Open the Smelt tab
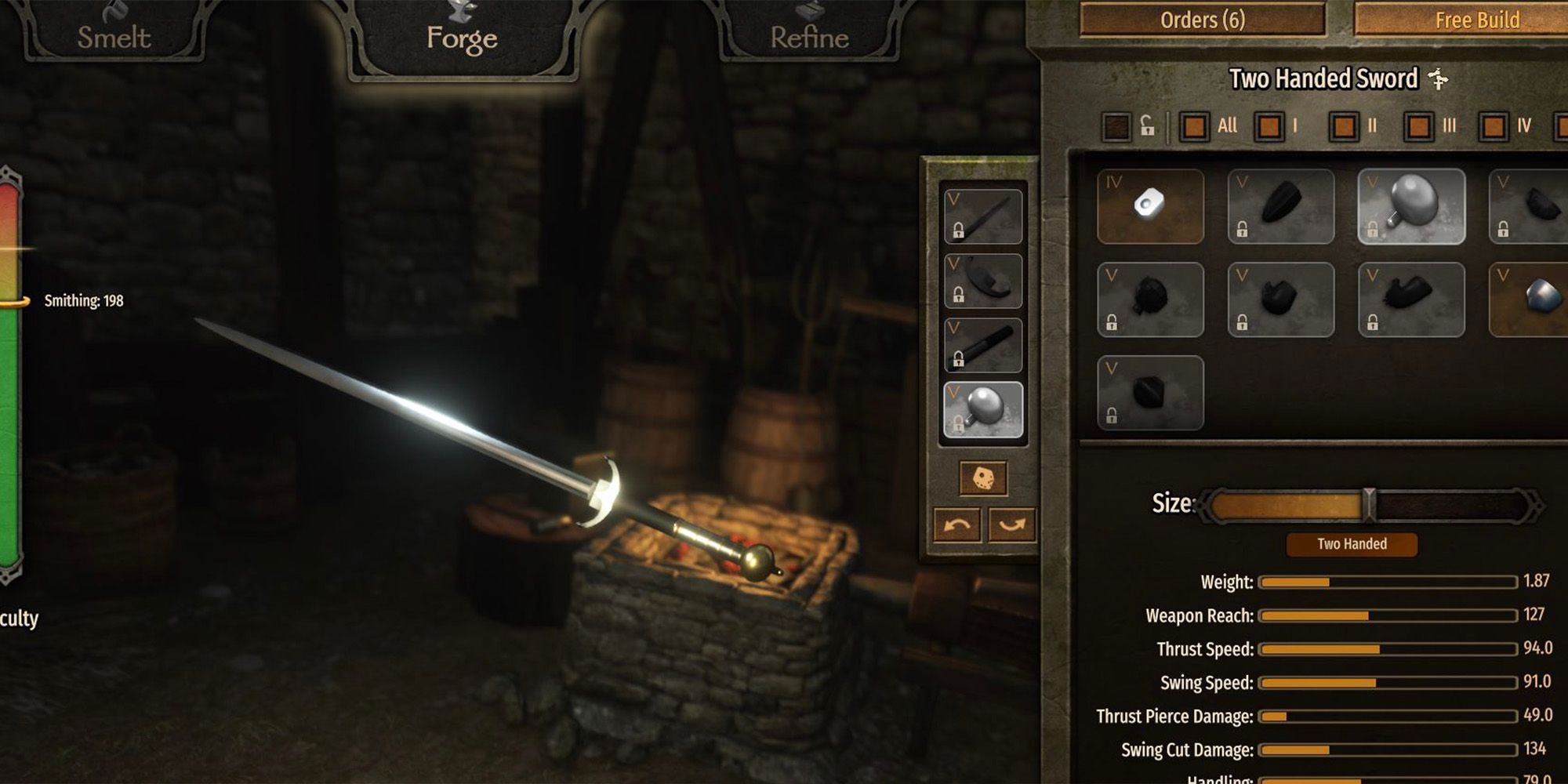The image size is (1568, 784). pyautogui.click(x=114, y=37)
